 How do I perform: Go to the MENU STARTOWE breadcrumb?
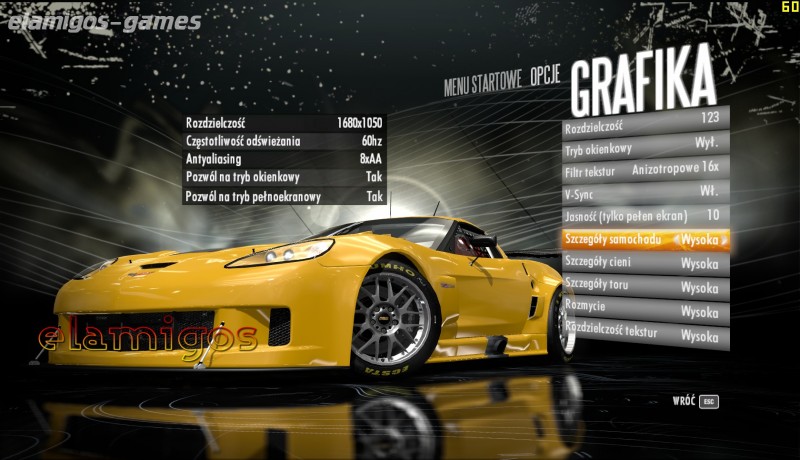483,84
